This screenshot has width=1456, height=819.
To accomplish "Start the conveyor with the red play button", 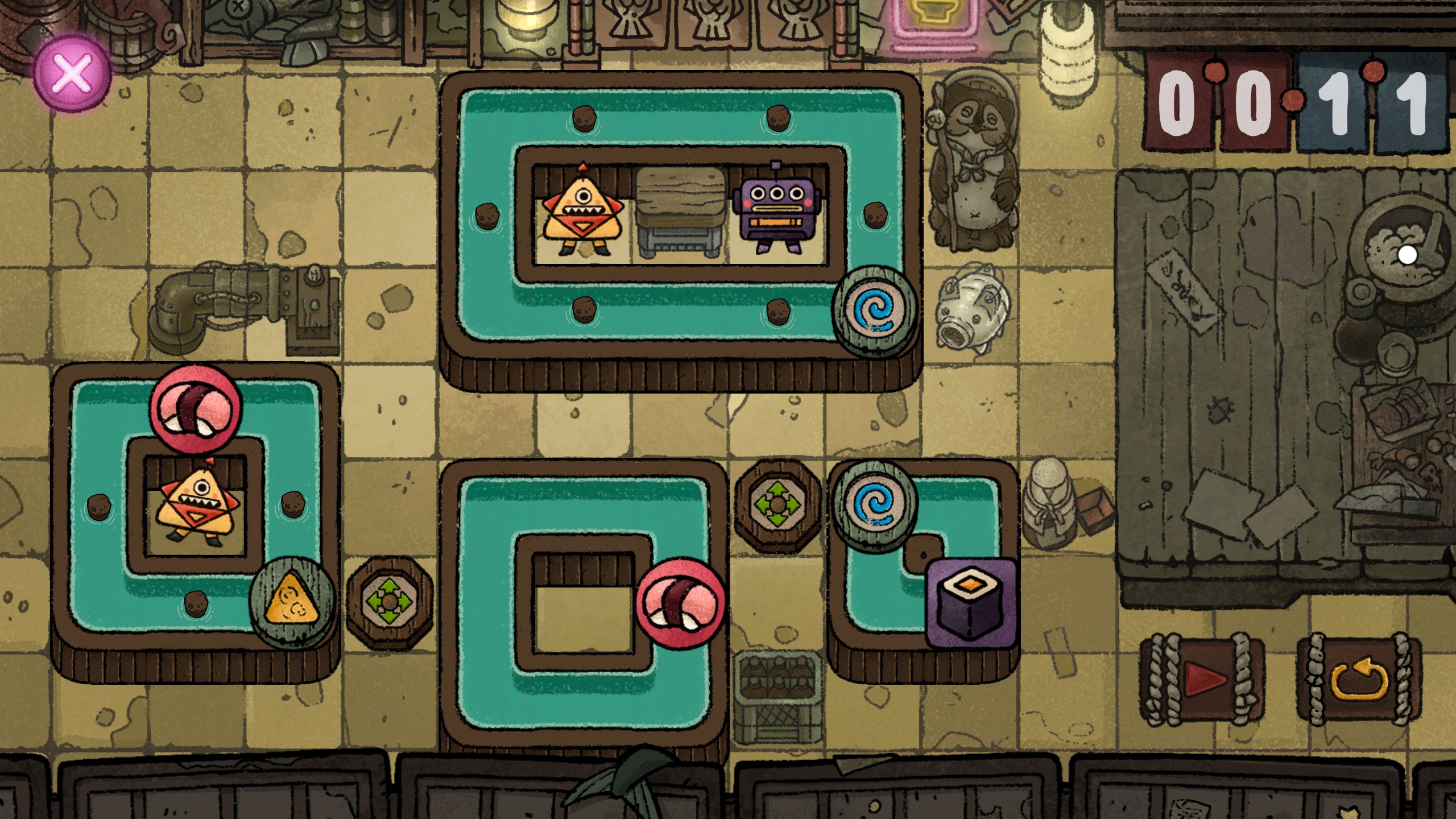I will [x=1202, y=679].
